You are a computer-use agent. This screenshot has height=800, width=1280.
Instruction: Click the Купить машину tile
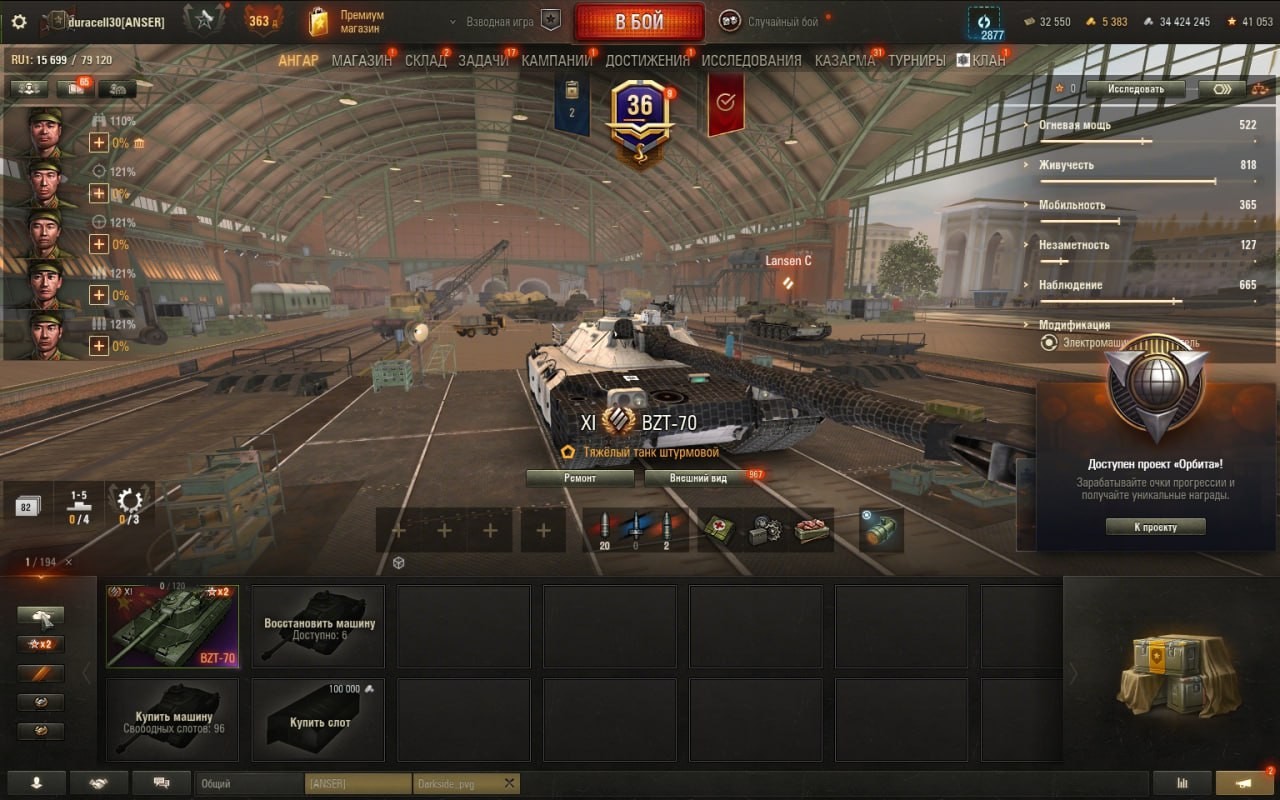[x=172, y=720]
